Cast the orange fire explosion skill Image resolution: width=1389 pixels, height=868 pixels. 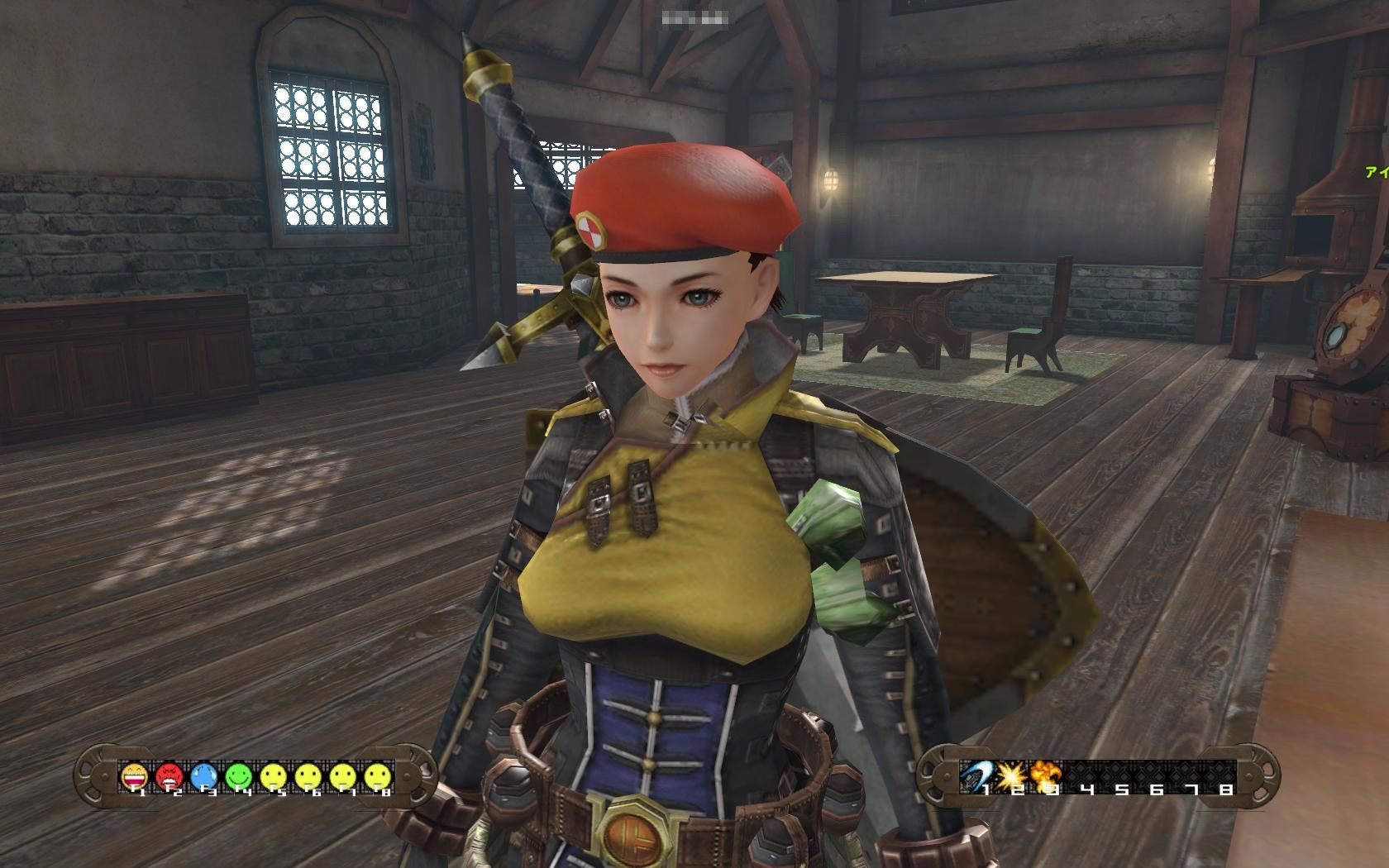pos(1045,775)
